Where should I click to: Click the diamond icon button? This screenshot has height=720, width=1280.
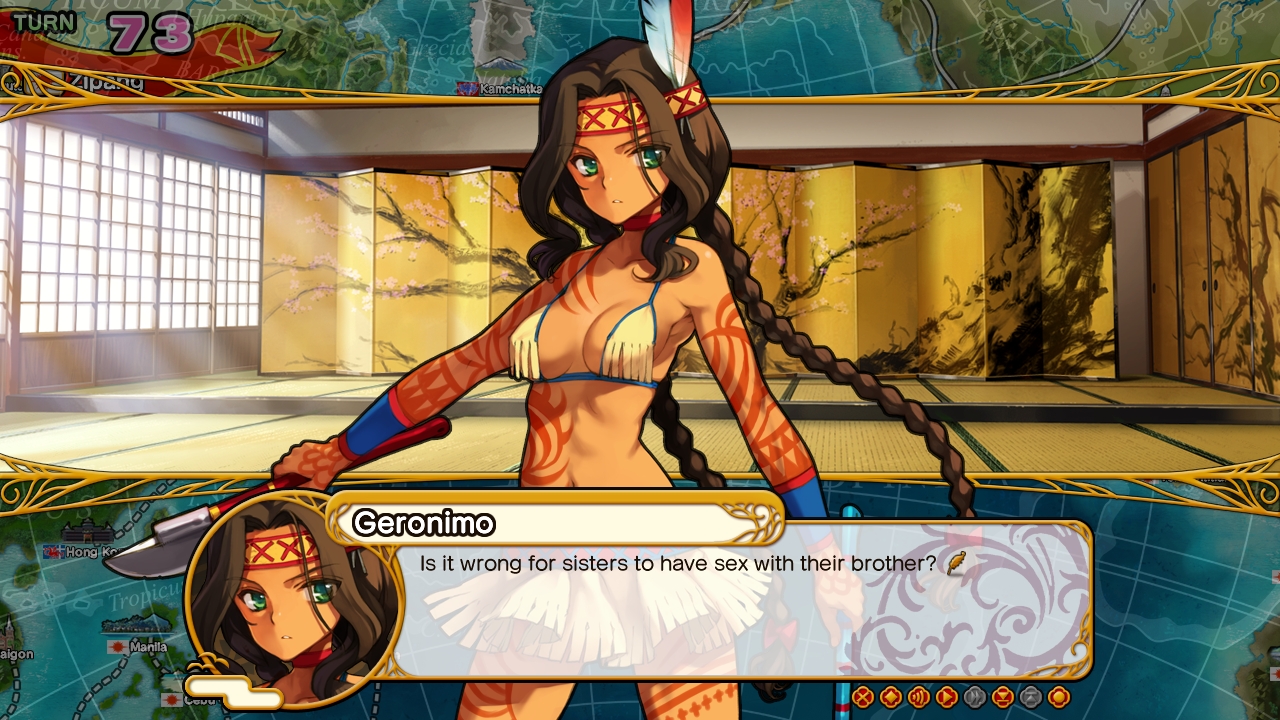(891, 697)
